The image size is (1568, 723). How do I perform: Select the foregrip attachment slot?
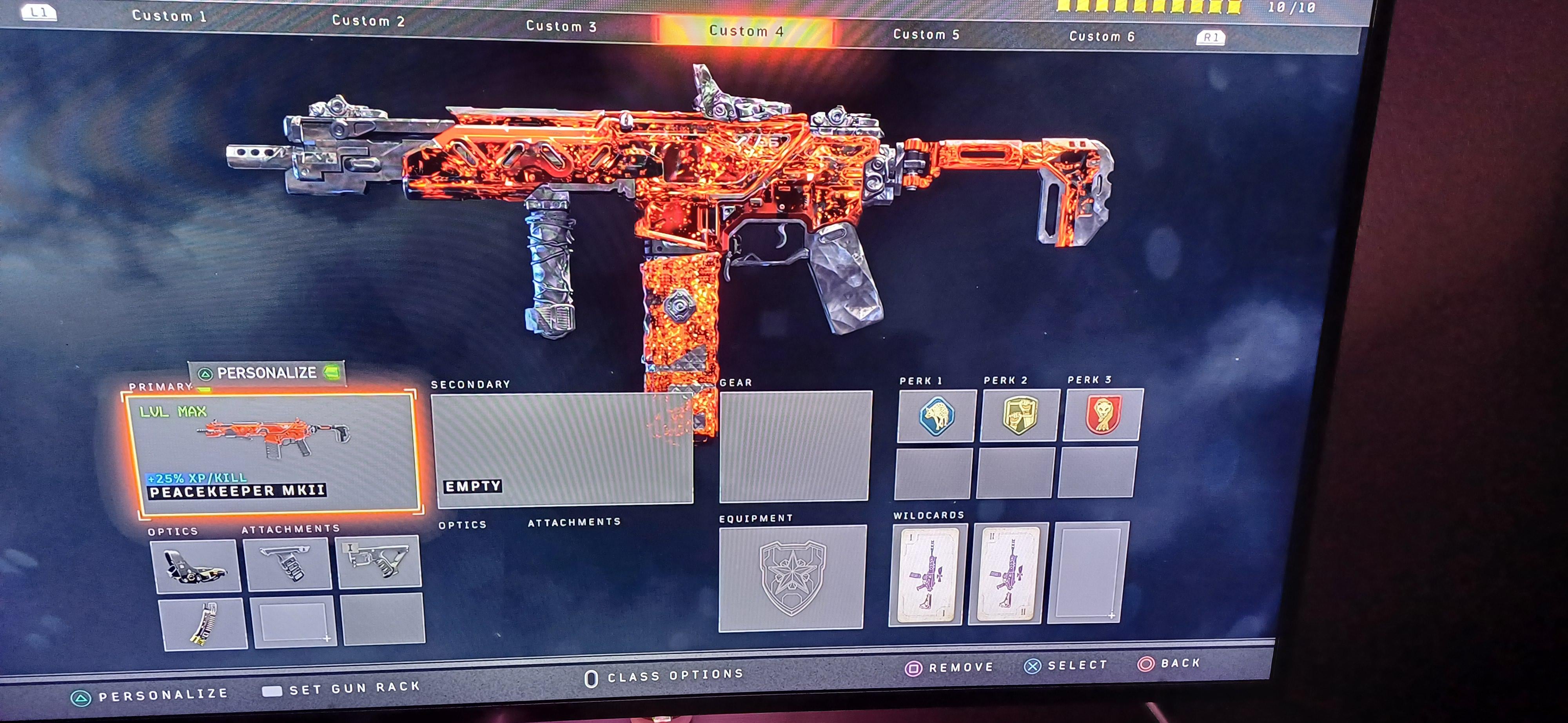[x=287, y=563]
